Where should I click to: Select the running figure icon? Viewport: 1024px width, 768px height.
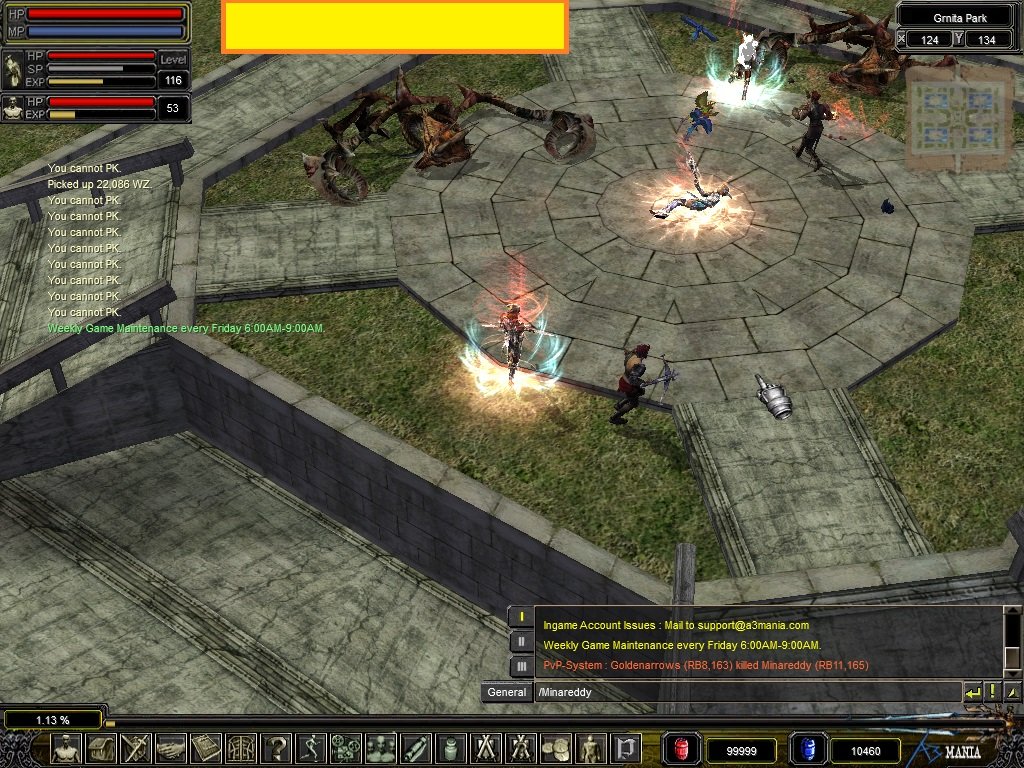pos(310,748)
